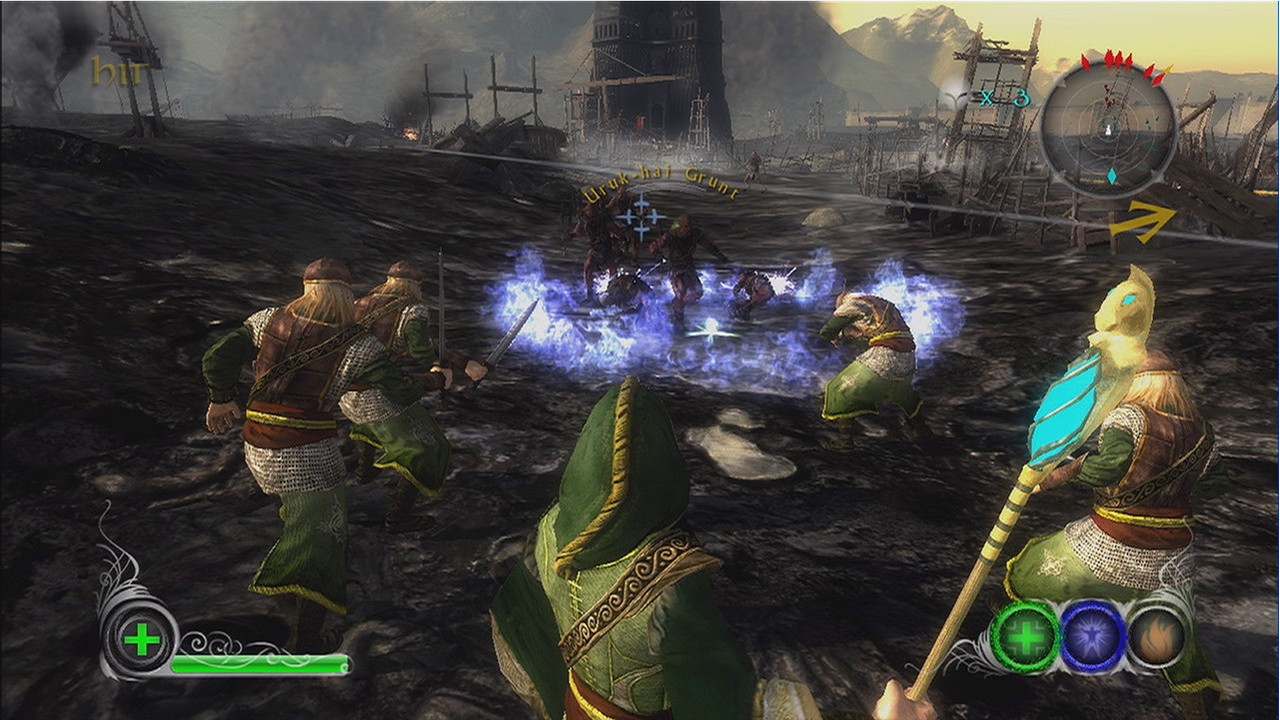This screenshot has height=720, width=1280.
Task: Click the green cross class emblem
Action: 141,638
